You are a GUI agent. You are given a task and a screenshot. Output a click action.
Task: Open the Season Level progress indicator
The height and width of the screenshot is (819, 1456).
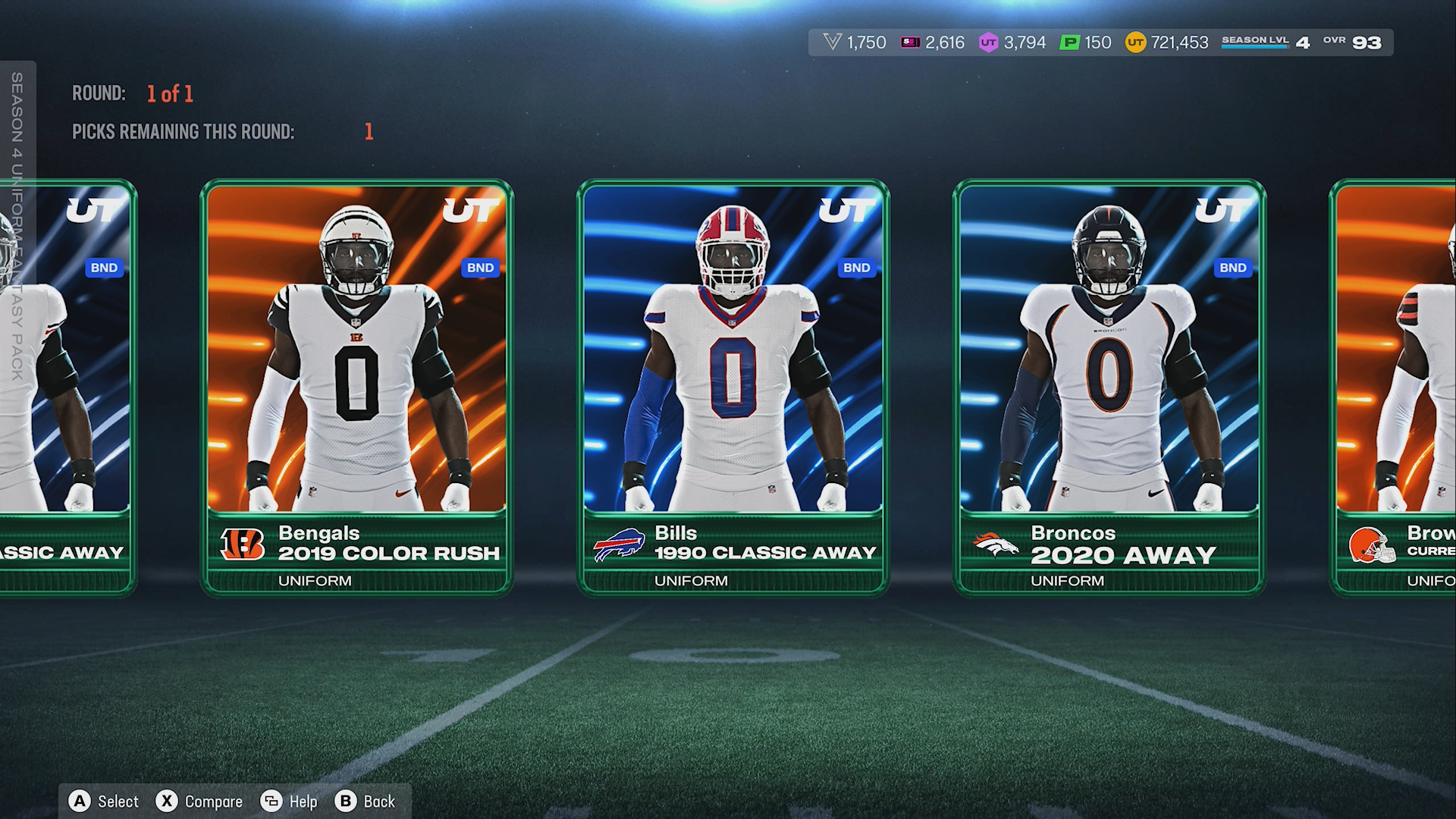[x=1265, y=42]
